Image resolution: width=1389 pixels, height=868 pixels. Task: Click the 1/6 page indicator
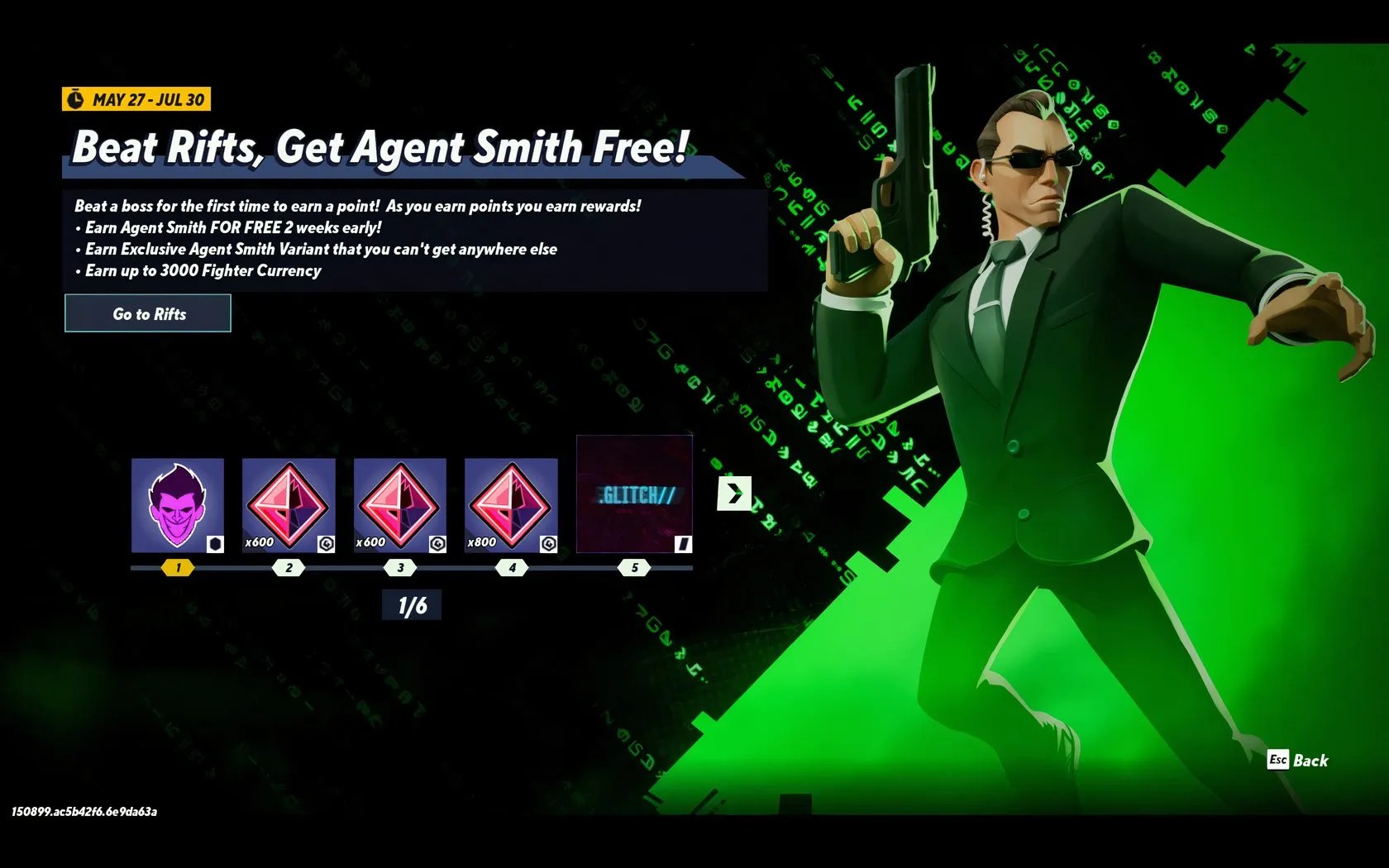411,604
